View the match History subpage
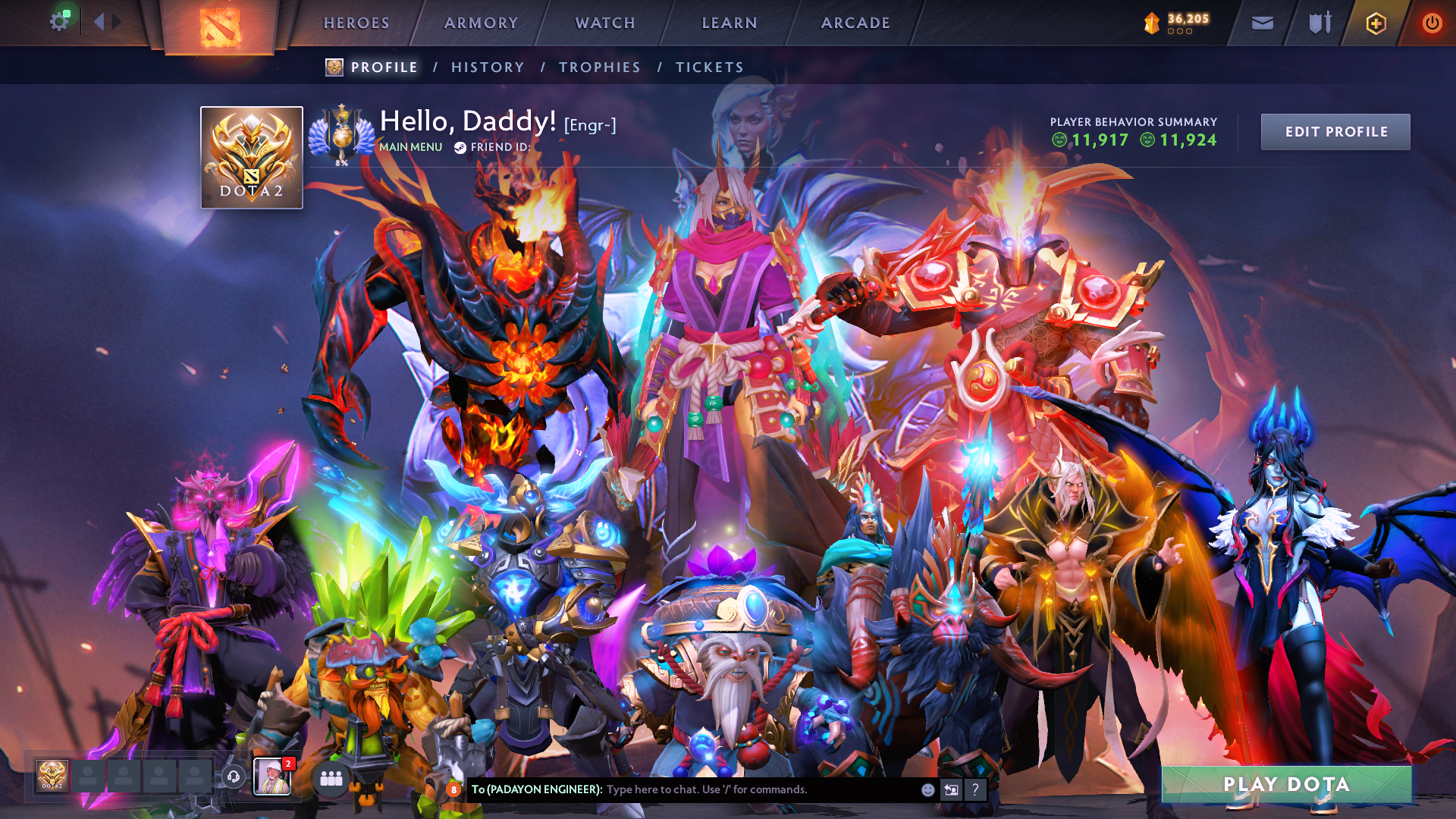This screenshot has width=1456, height=819. 488,67
